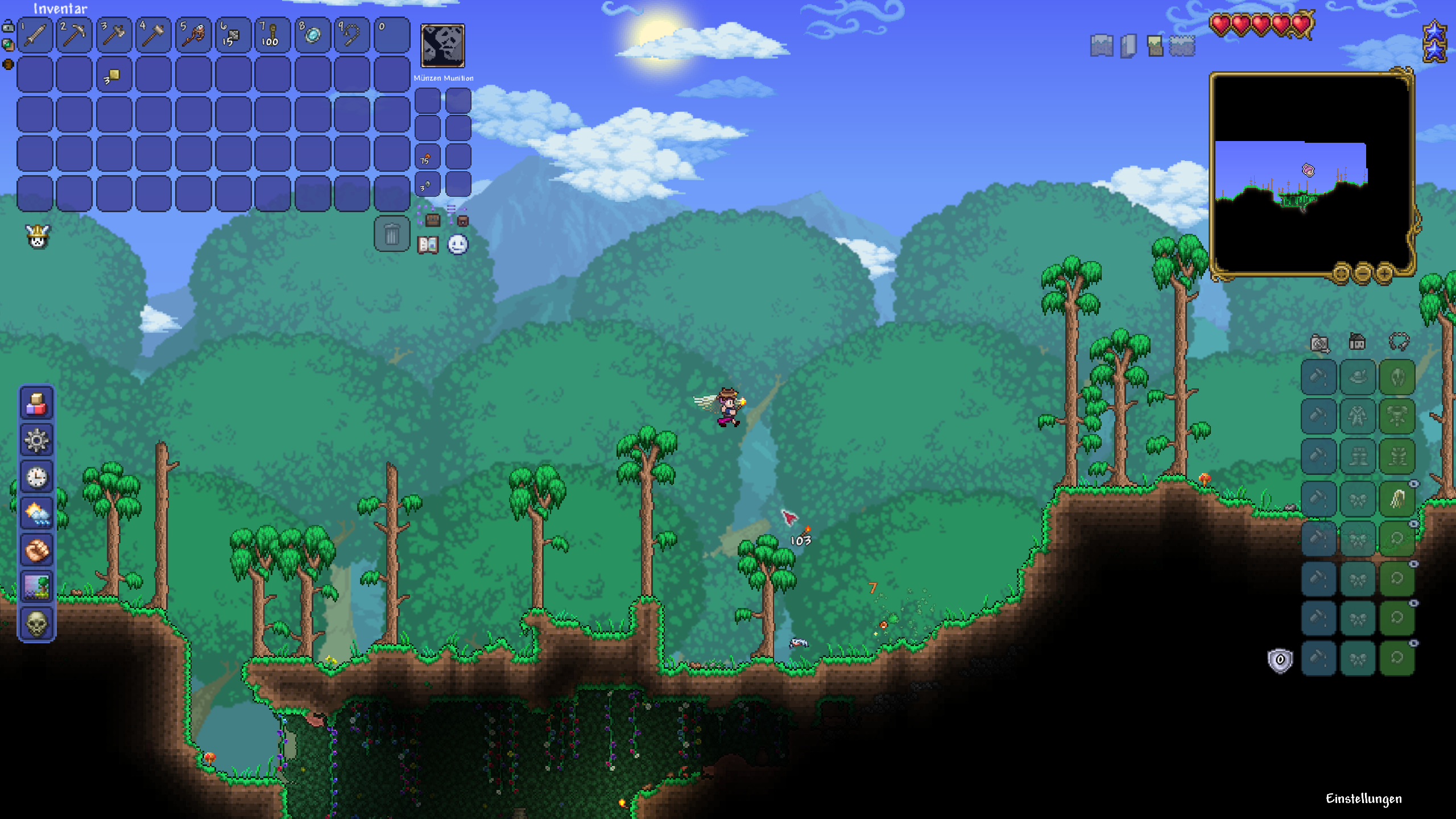Viewport: 1456px width, 819px height.
Task: Click the minimap zoom-in plus button
Action: [1384, 274]
